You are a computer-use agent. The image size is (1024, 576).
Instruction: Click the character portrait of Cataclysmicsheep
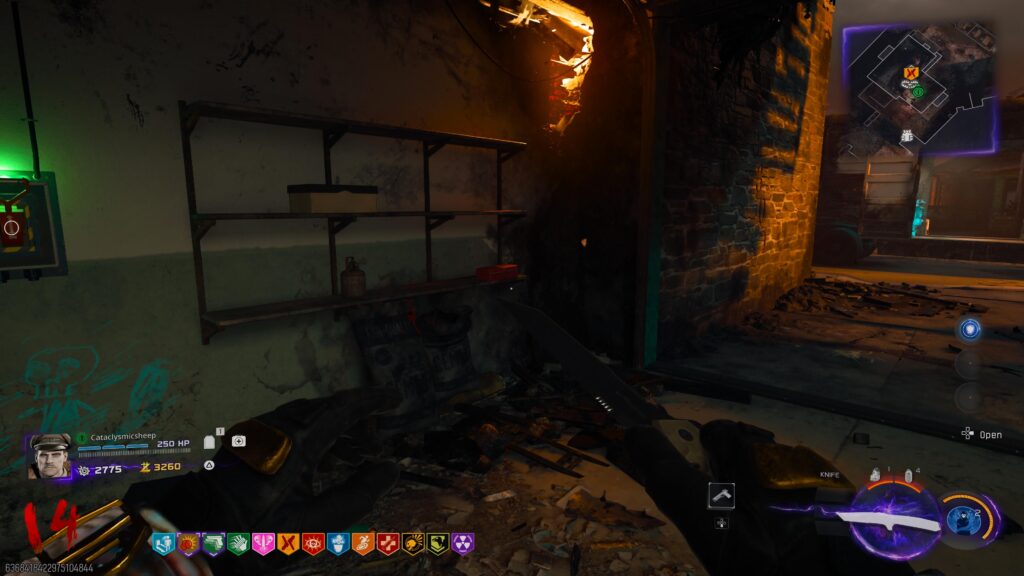point(49,456)
